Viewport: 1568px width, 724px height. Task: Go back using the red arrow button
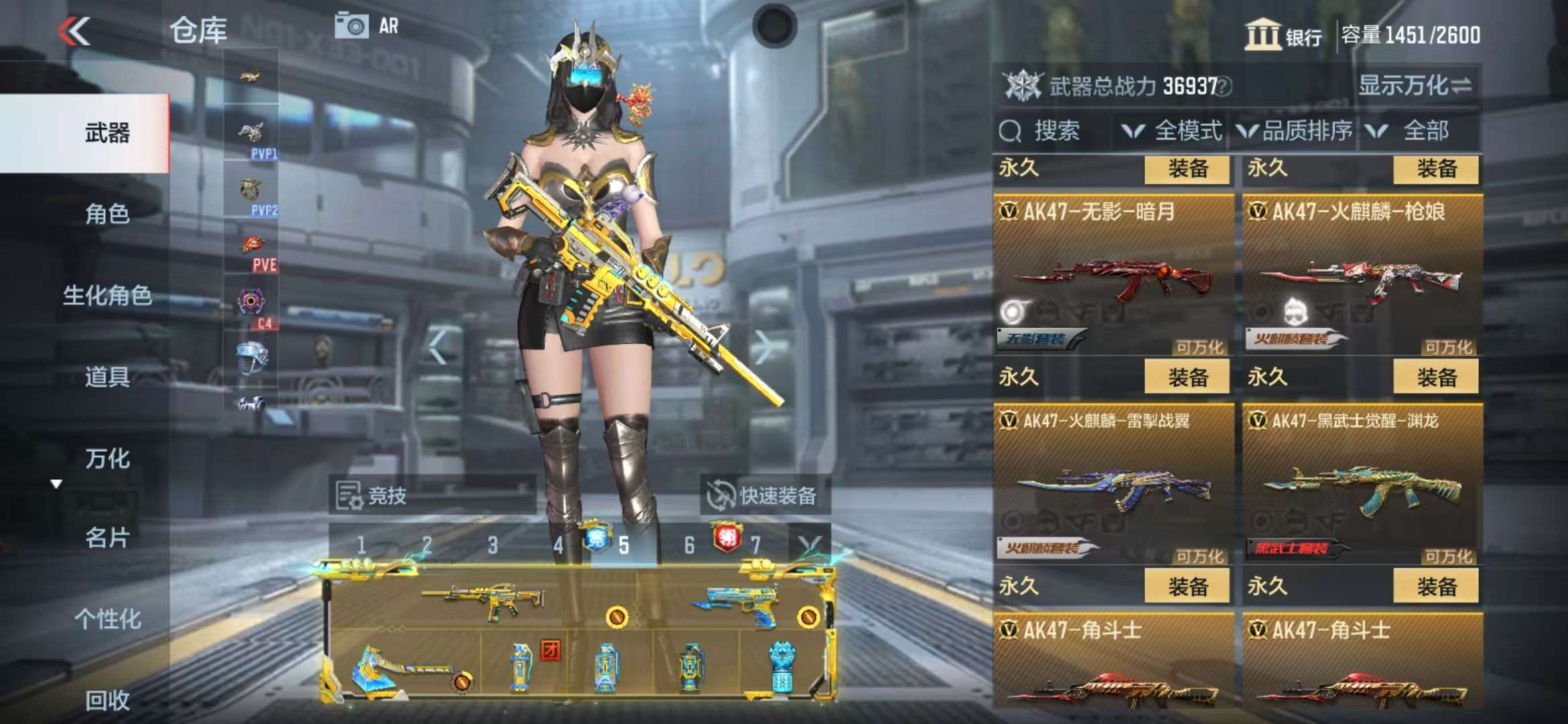click(x=74, y=32)
